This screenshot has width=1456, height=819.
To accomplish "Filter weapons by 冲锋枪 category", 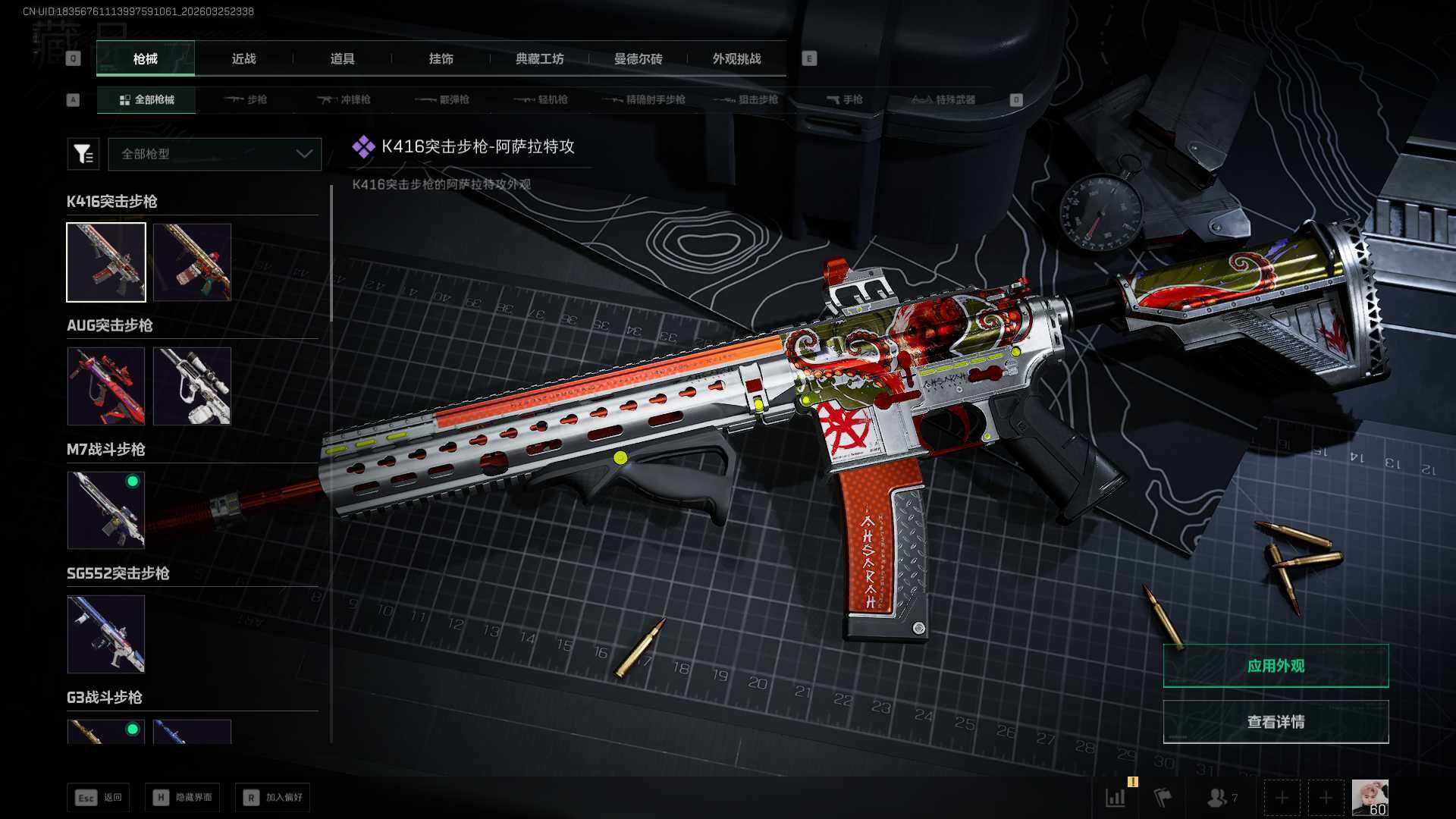I will pyautogui.click(x=345, y=100).
